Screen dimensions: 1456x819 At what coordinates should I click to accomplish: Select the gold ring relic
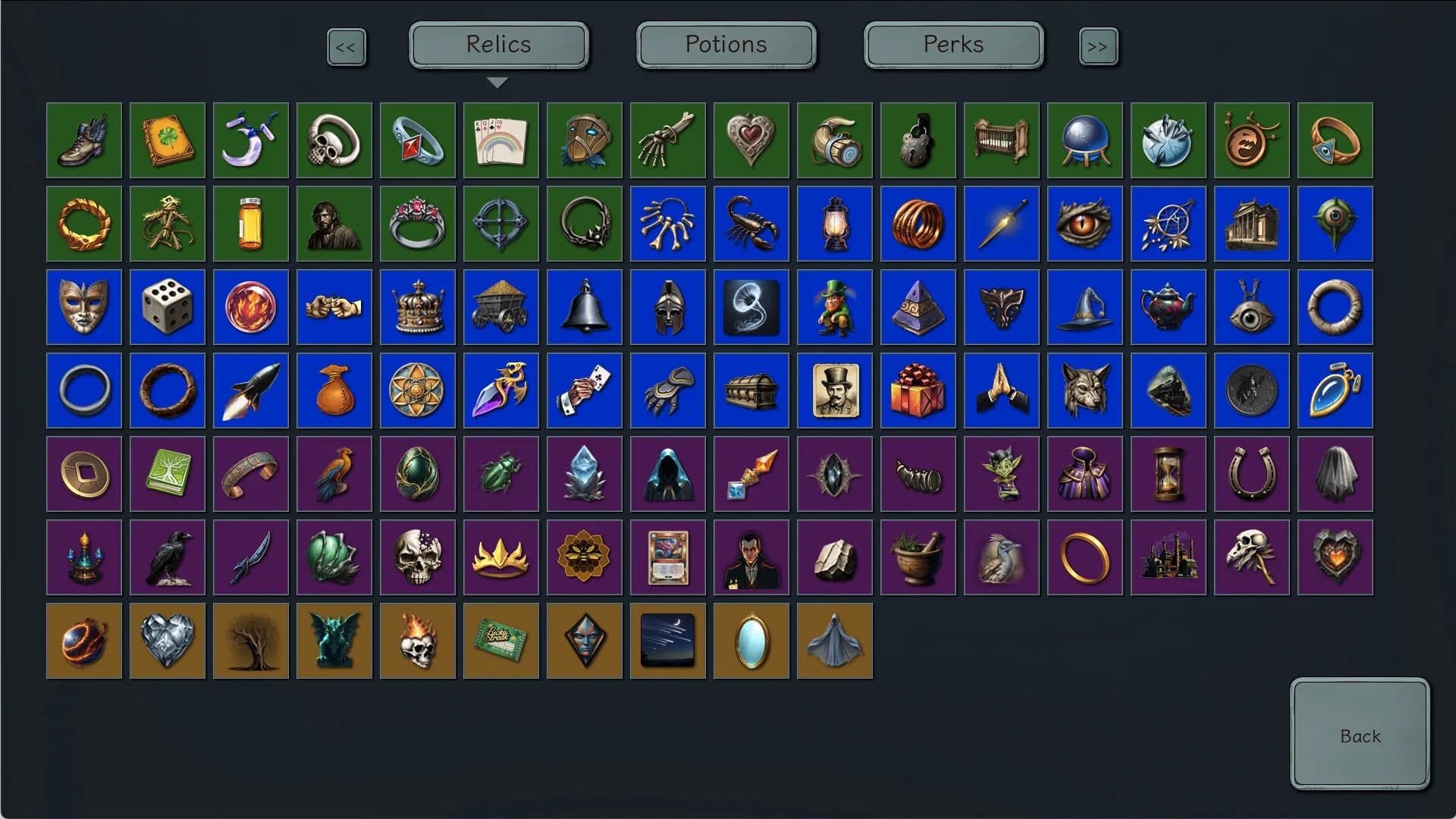pyautogui.click(x=1084, y=557)
